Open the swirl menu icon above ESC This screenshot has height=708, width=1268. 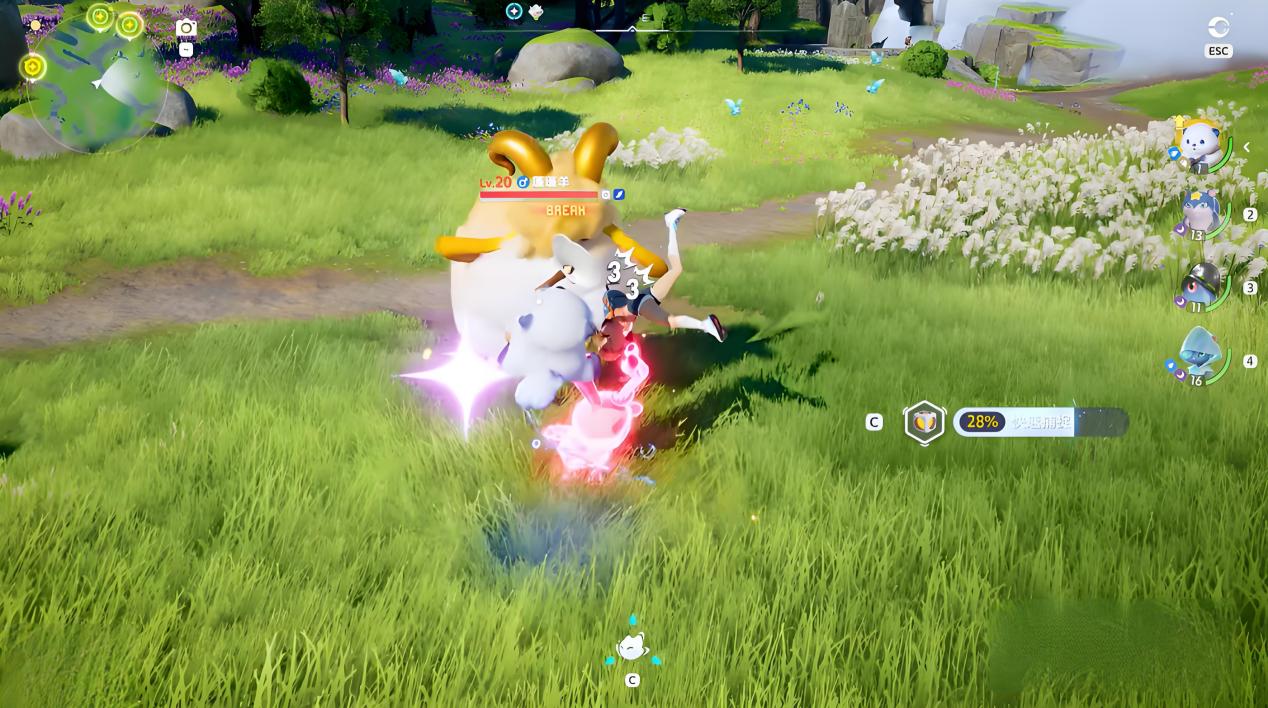(x=1218, y=27)
